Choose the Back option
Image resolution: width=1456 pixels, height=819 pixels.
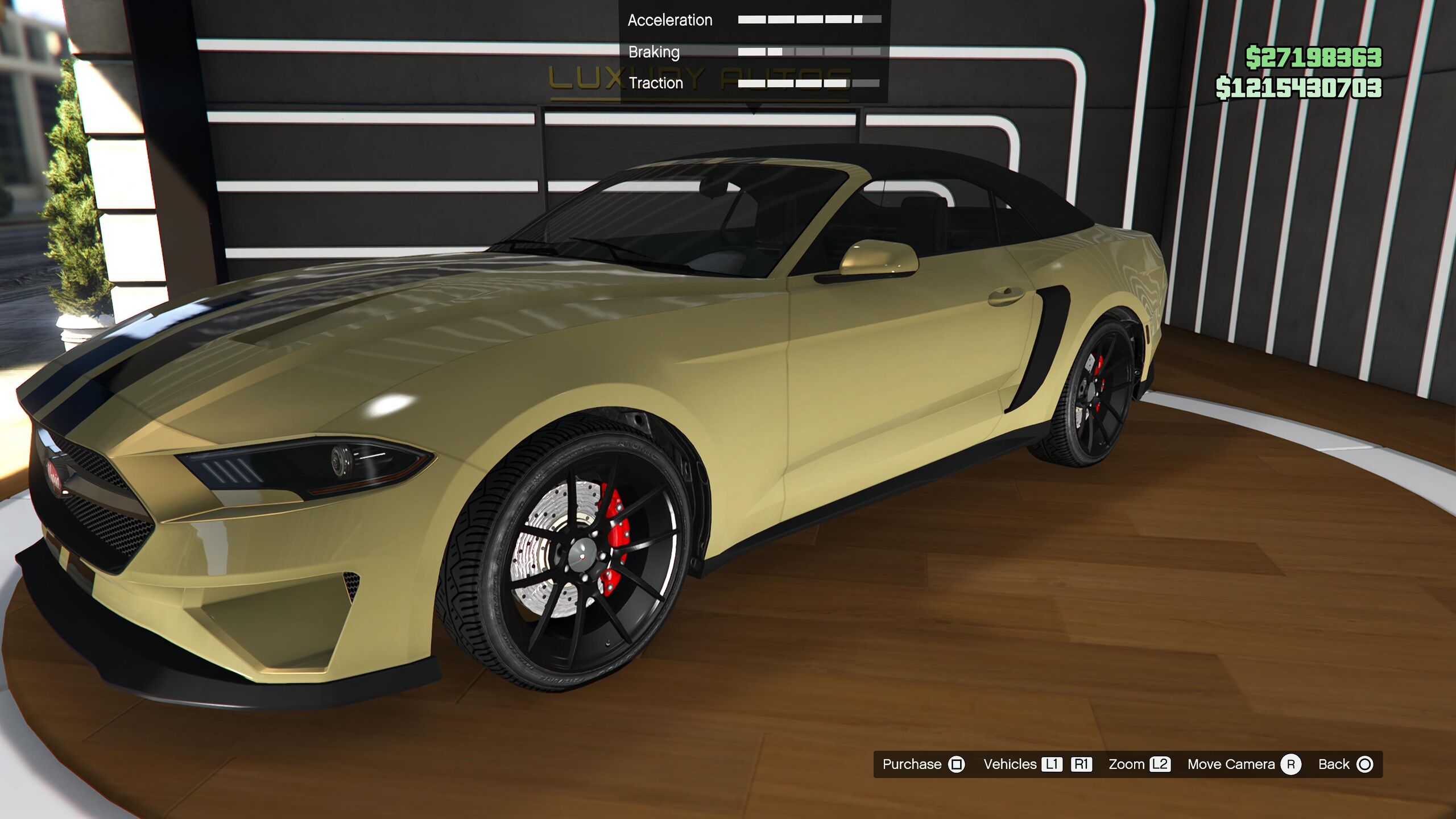point(1334,764)
